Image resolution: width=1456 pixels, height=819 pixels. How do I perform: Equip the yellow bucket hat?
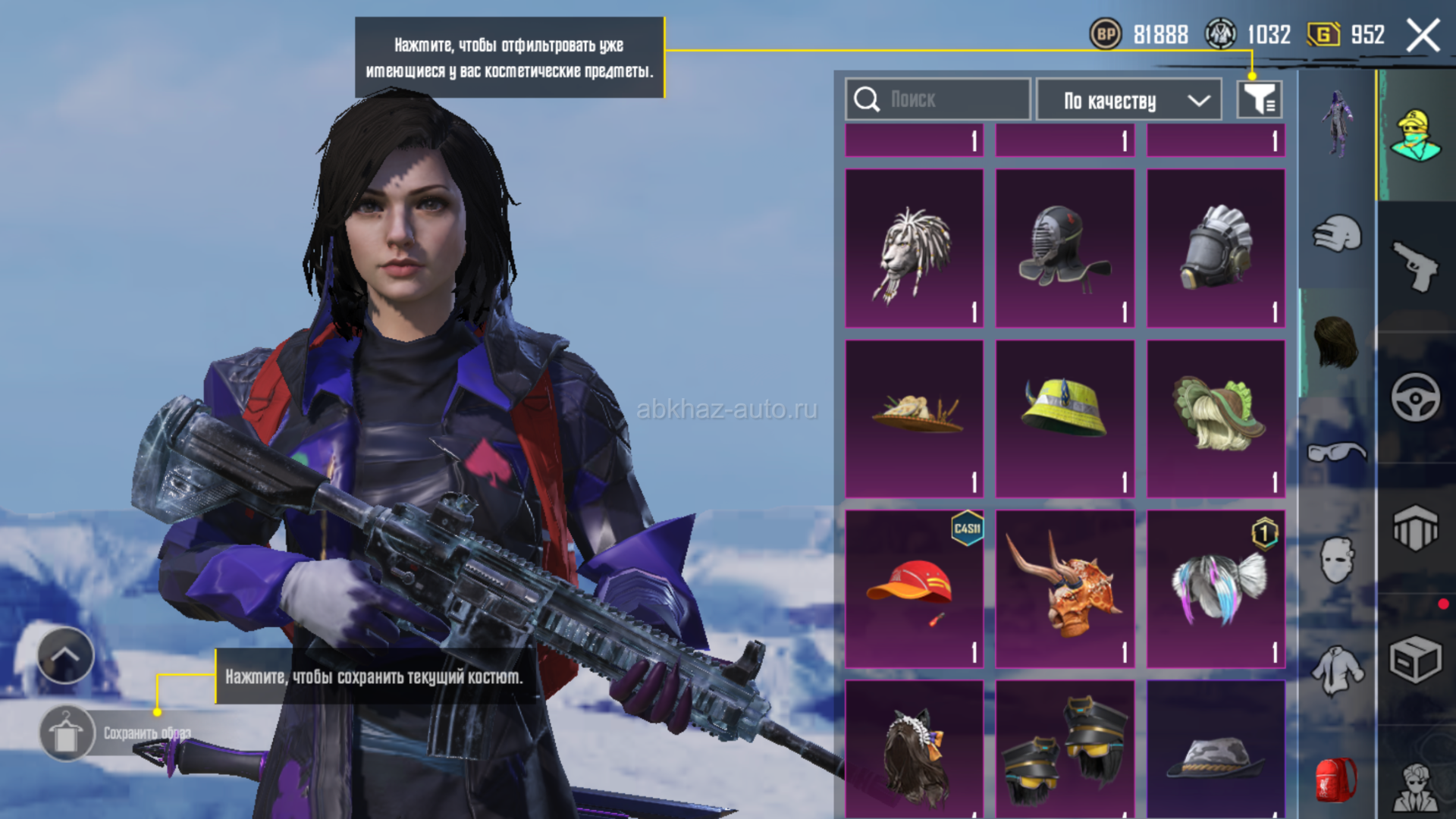point(1065,419)
